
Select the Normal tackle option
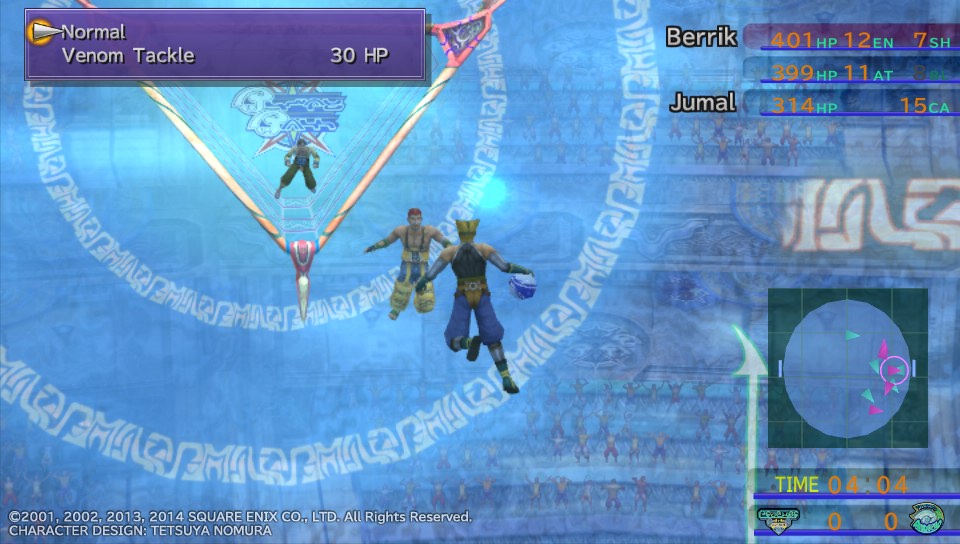click(93, 32)
